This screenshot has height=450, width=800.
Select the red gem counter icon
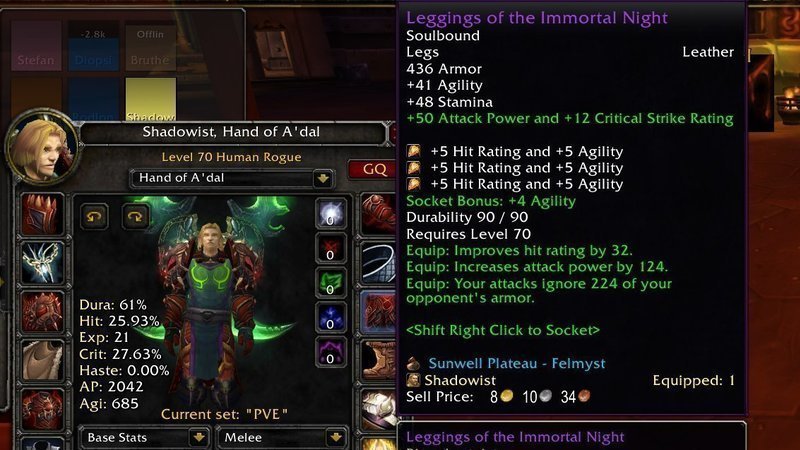pyautogui.click(x=331, y=248)
